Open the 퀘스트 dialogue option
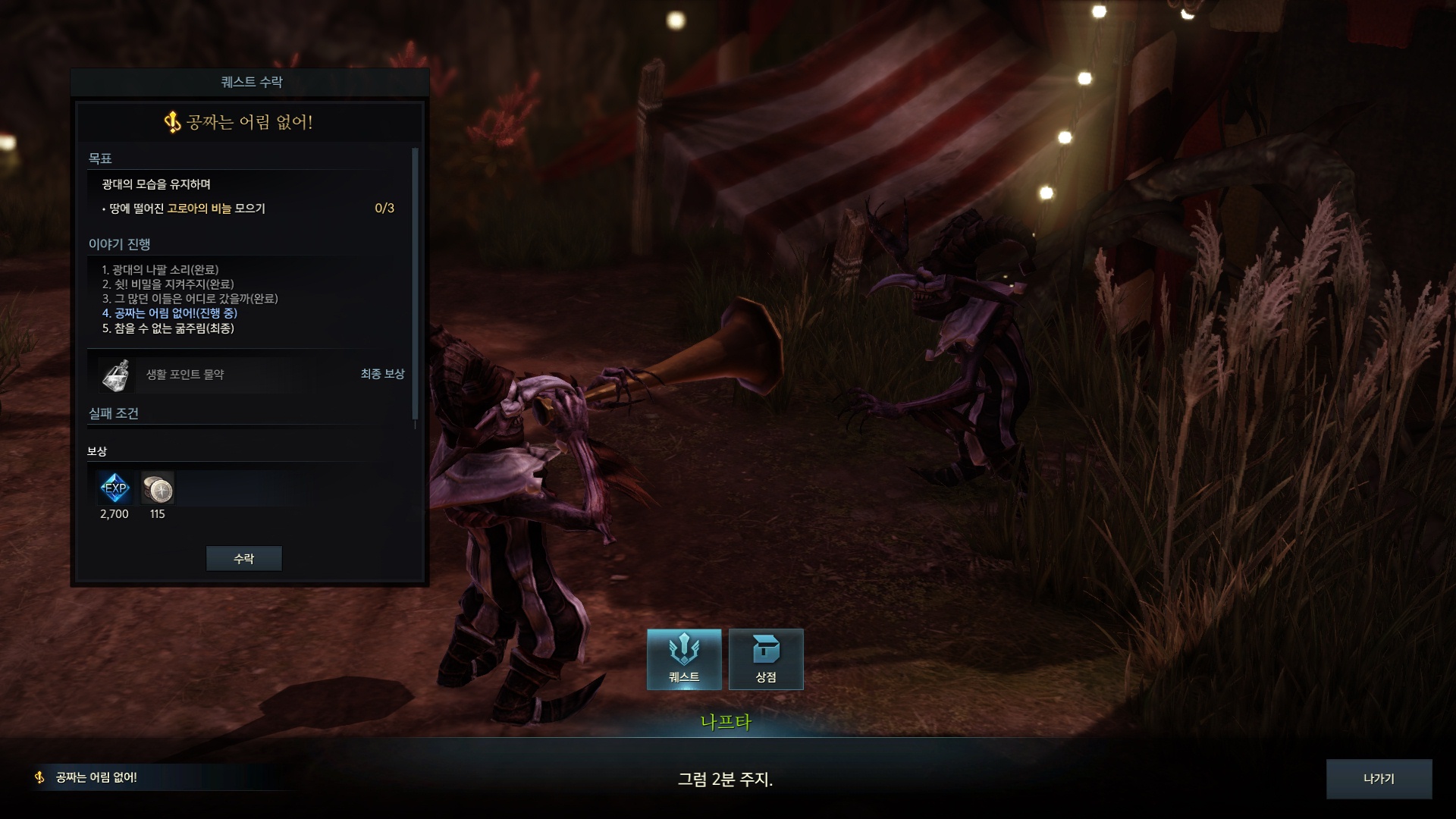This screenshot has height=819, width=1456. (684, 659)
